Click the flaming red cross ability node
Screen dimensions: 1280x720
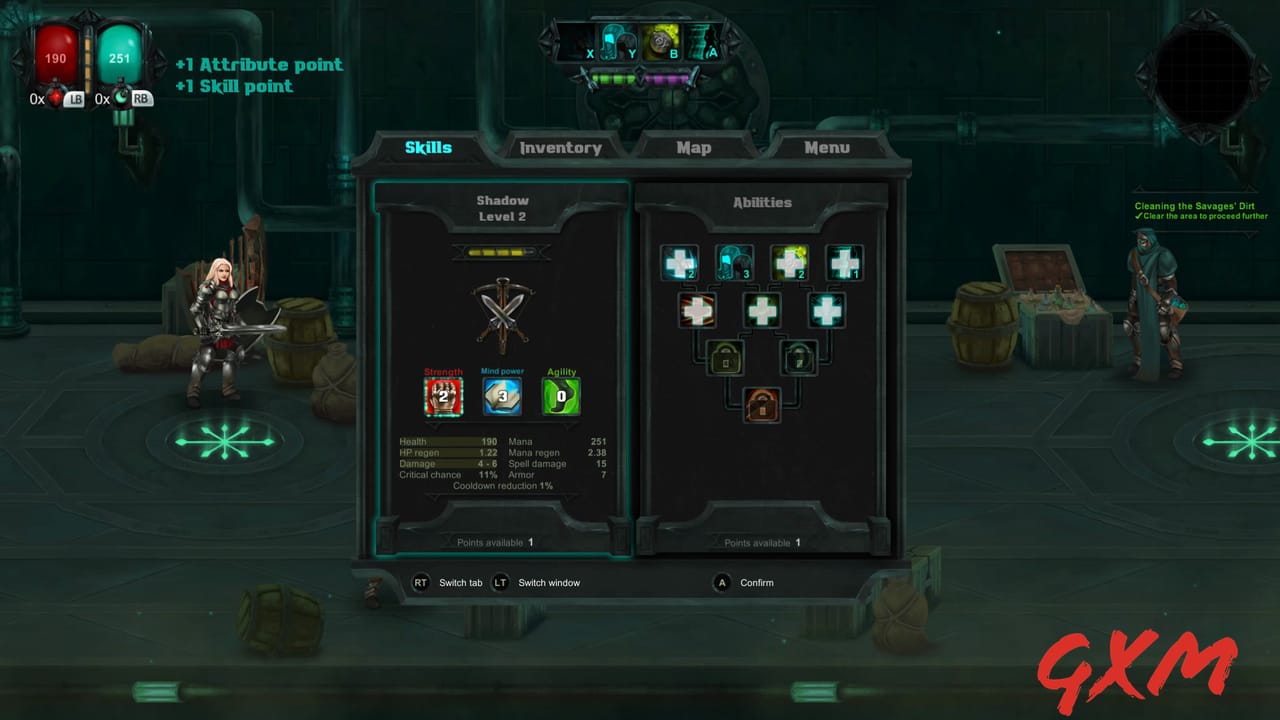(697, 310)
